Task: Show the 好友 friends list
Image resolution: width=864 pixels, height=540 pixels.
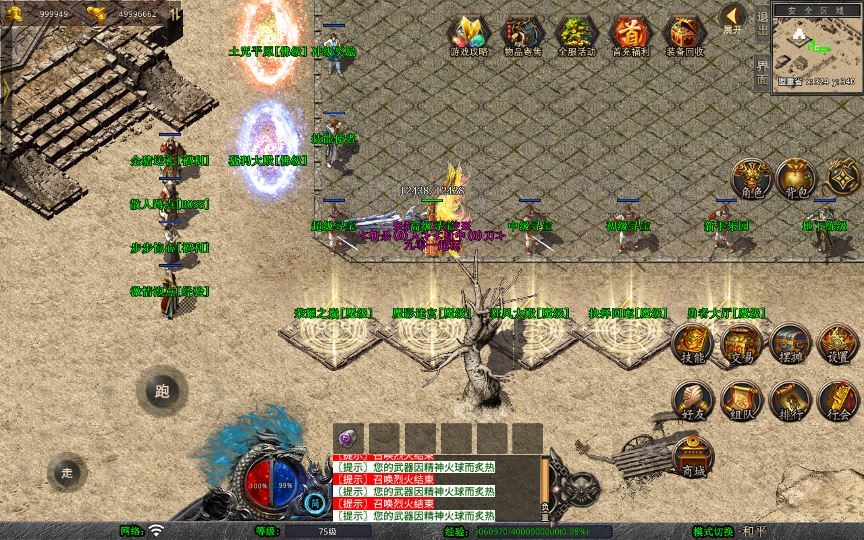Action: [693, 398]
